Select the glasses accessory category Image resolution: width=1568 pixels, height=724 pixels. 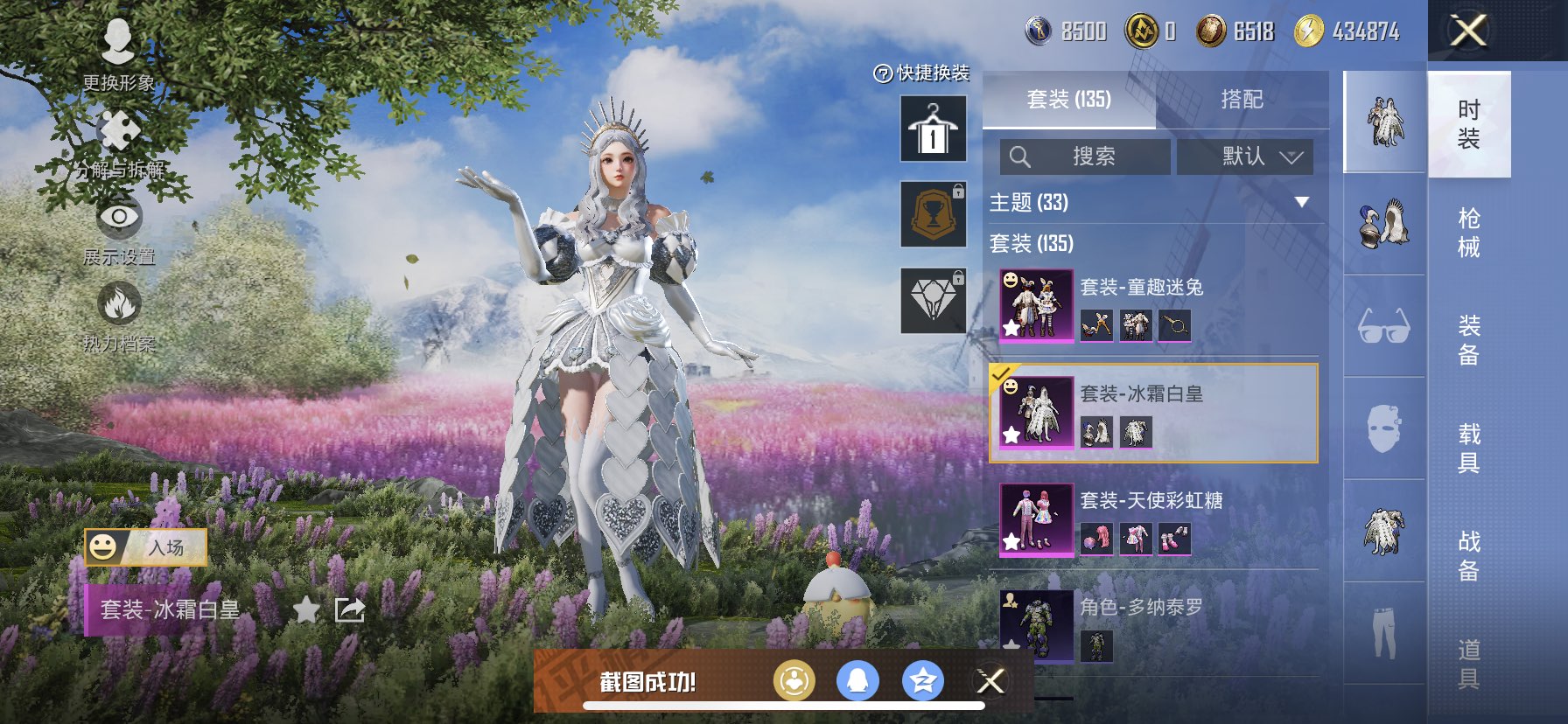click(1383, 326)
